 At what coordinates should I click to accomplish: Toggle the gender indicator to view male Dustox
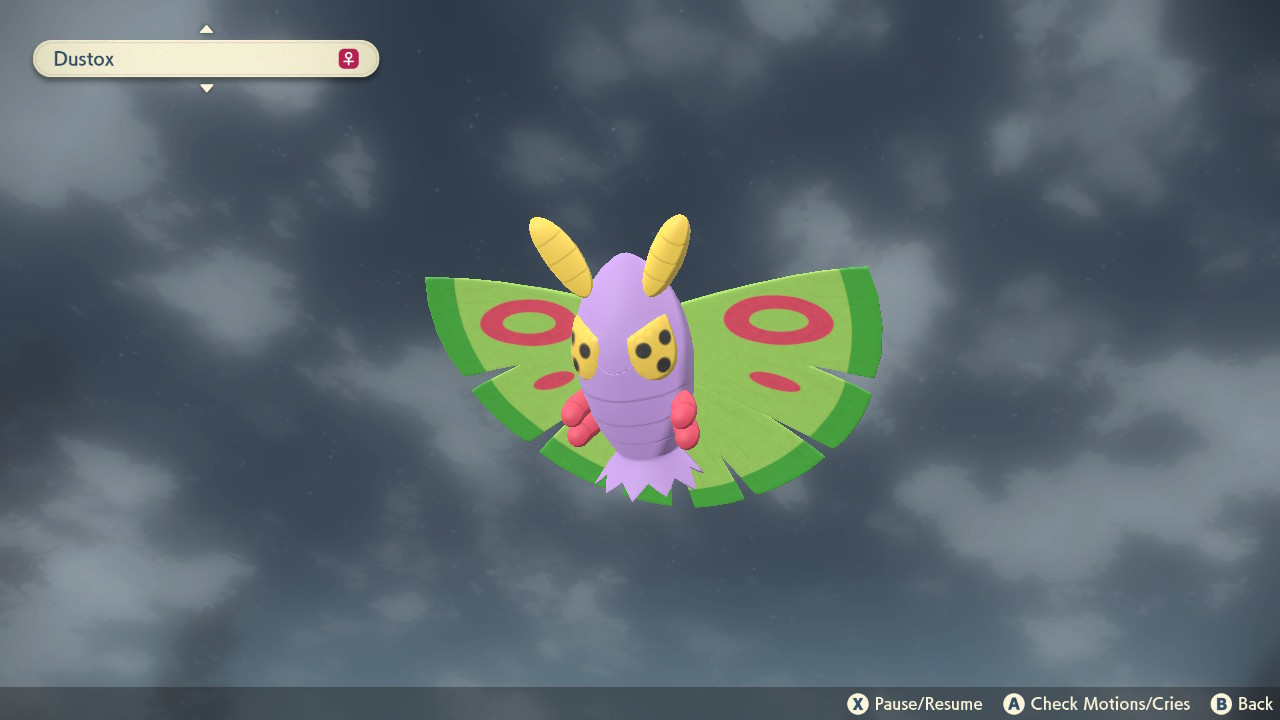348,58
